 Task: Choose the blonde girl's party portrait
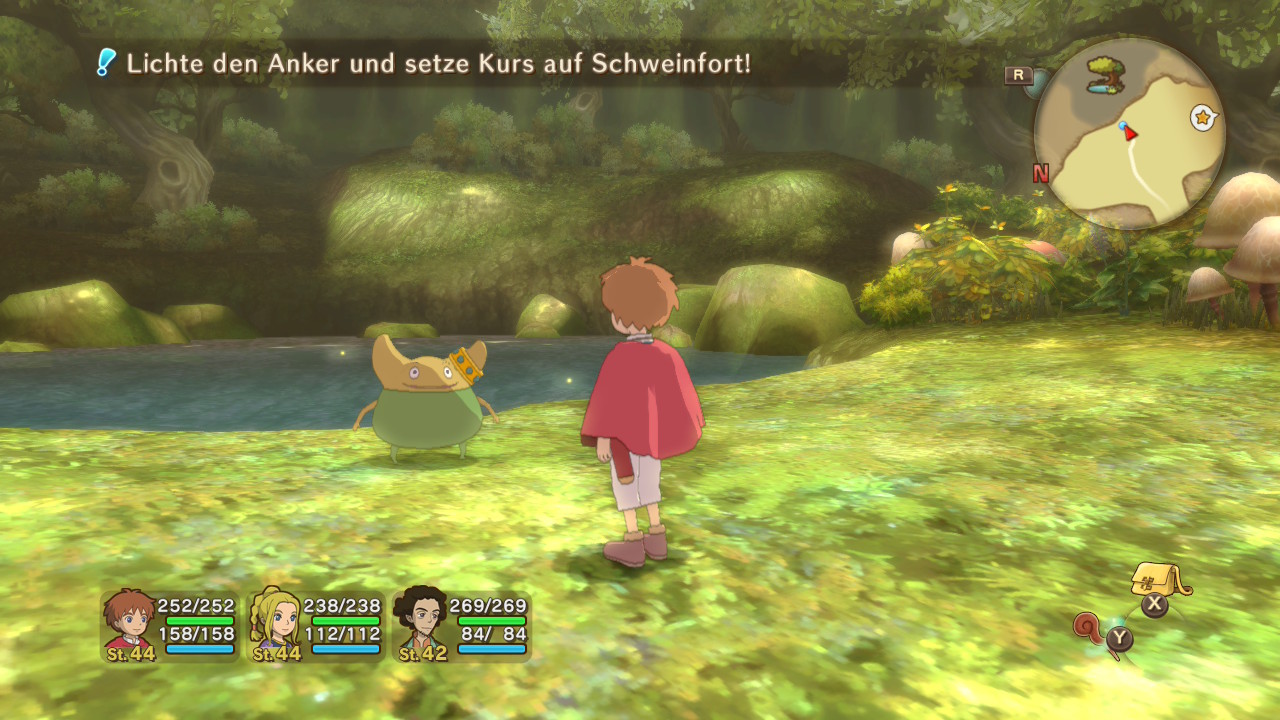(x=276, y=622)
